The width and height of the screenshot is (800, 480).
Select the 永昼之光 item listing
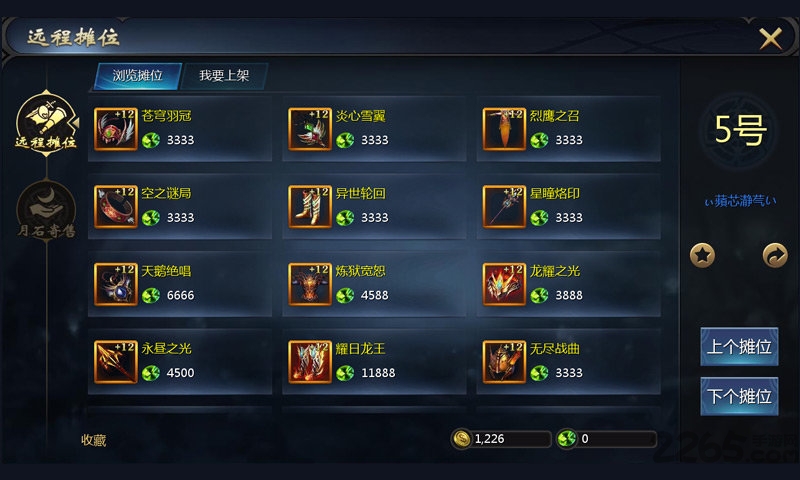tap(179, 361)
